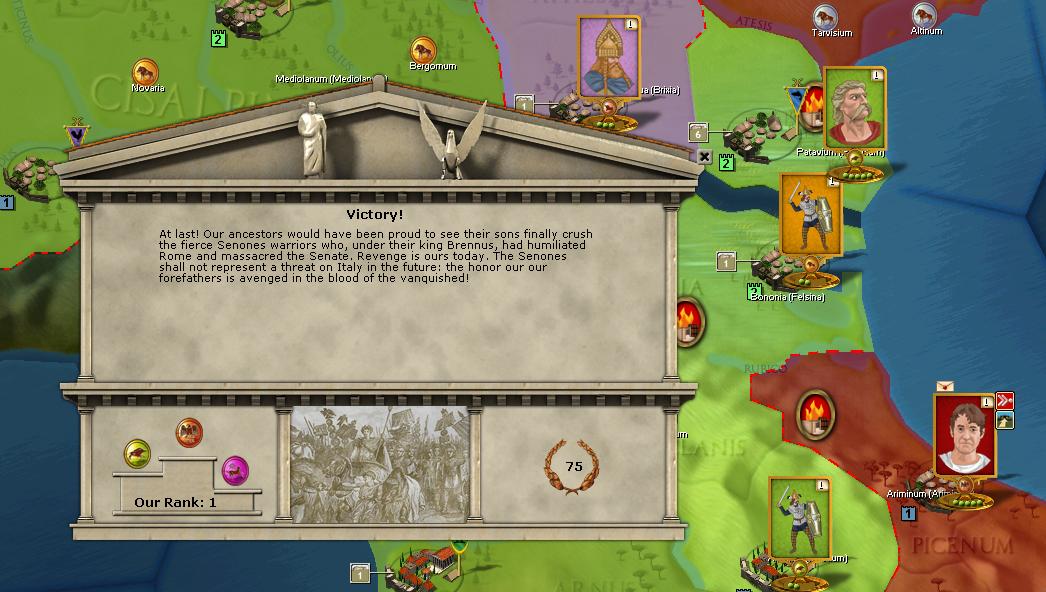Select the green-background warrior army card
This screenshot has height=592, width=1046.
pyautogui.click(x=799, y=516)
